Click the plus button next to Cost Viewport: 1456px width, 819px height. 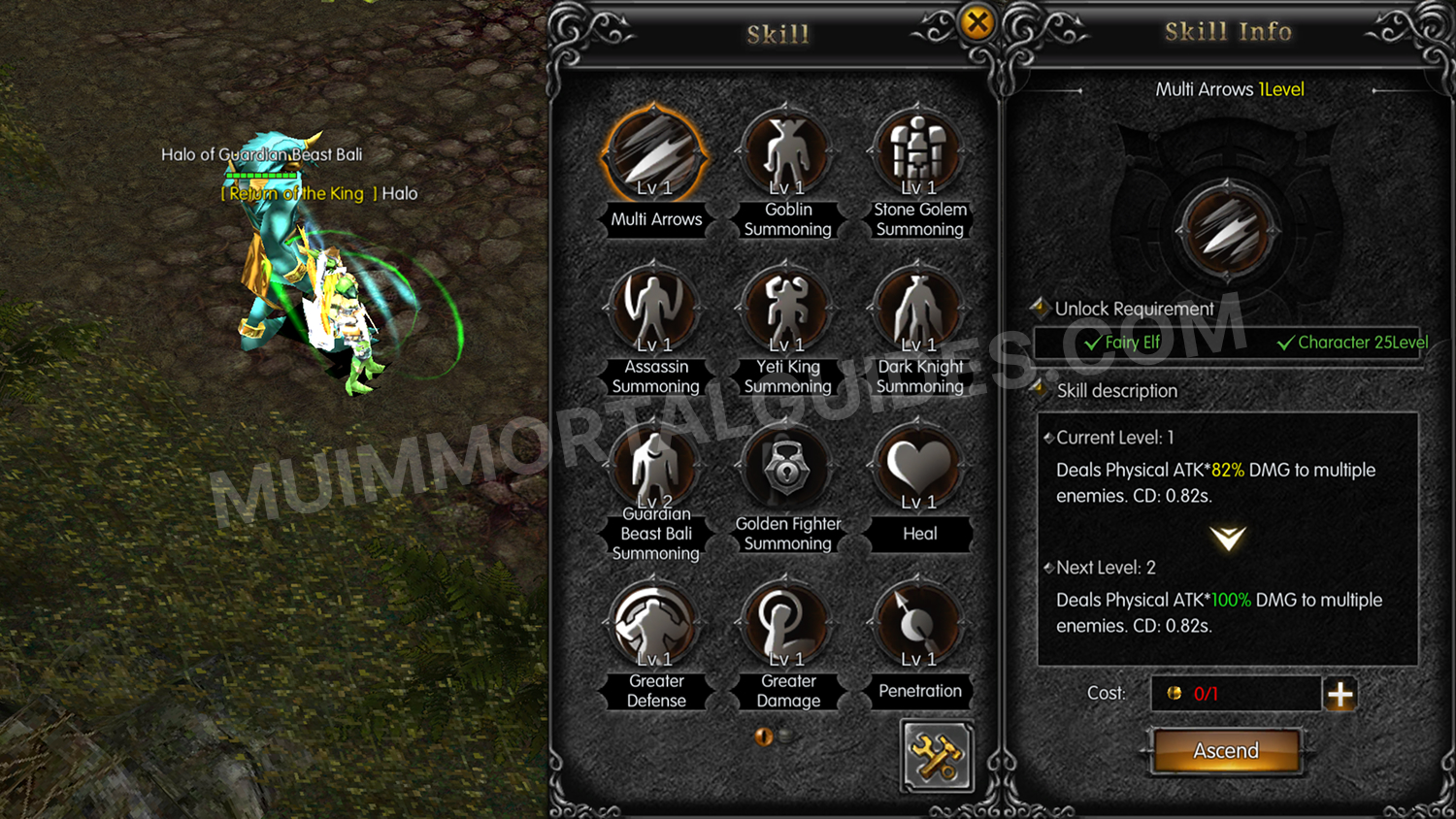click(x=1340, y=694)
